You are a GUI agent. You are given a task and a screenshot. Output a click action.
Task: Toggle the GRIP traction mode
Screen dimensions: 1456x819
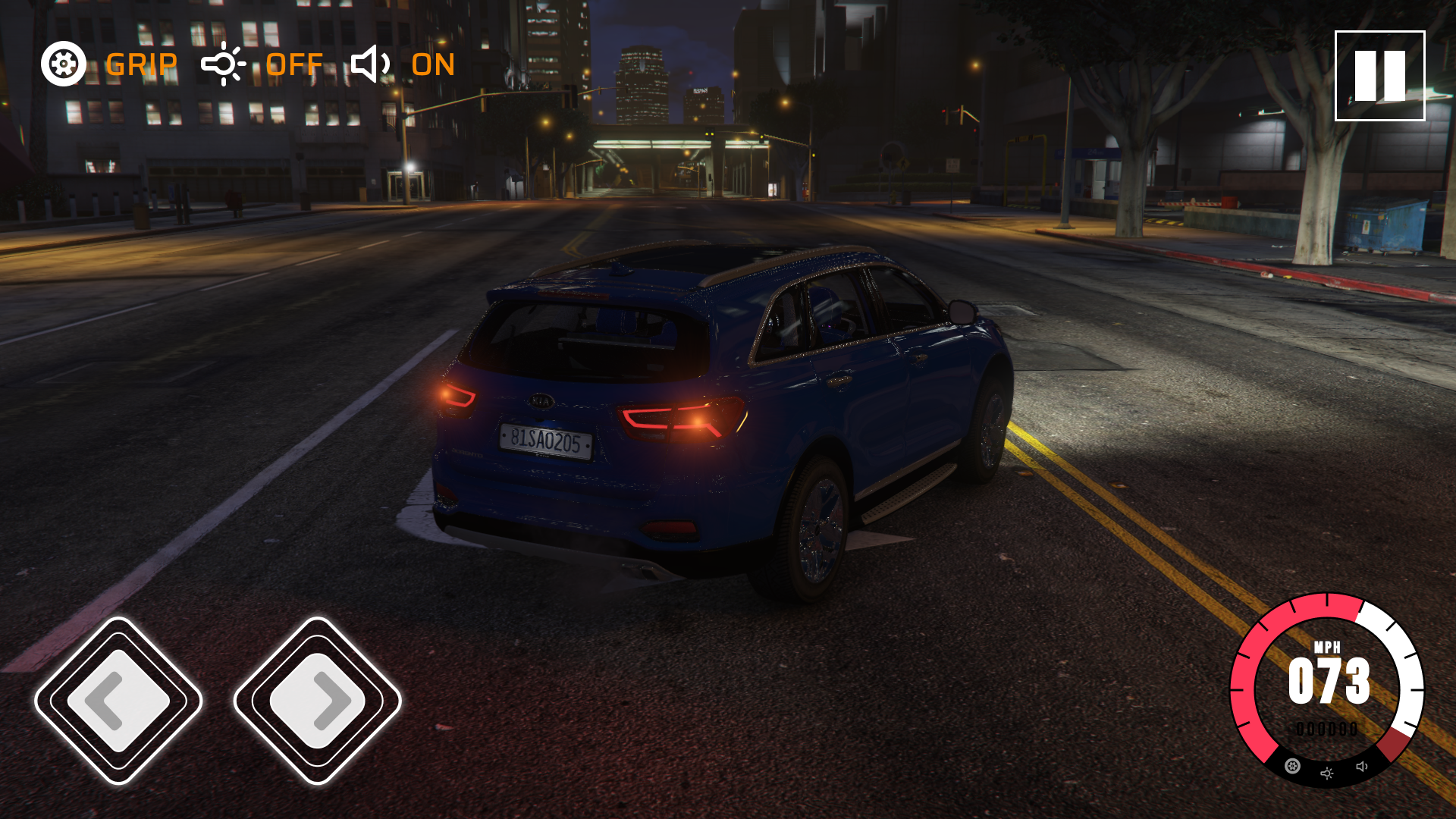(x=110, y=64)
